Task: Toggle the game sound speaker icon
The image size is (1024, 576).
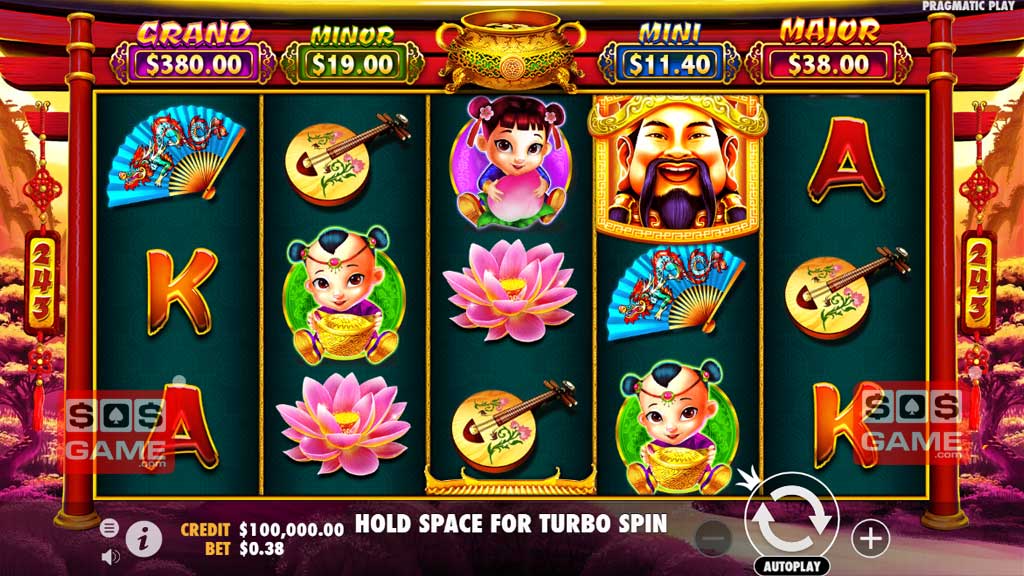Action: click(110, 555)
